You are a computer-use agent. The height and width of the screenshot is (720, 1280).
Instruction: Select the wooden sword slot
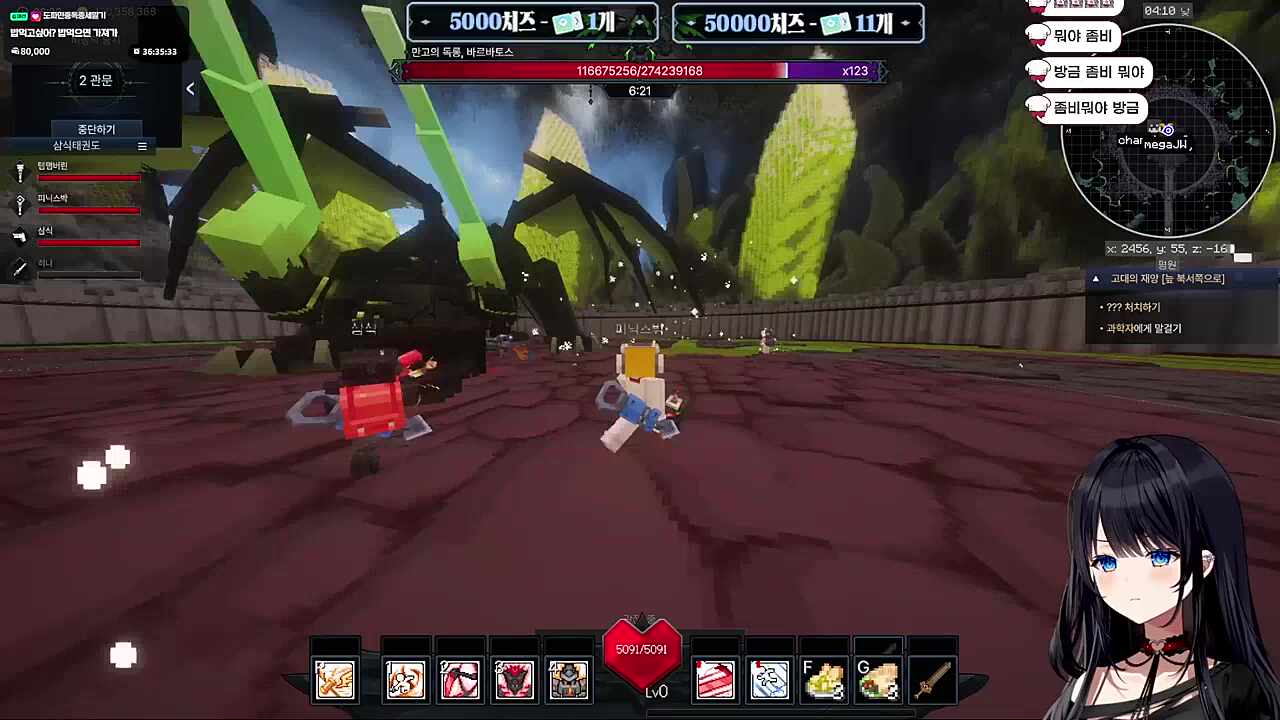tap(932, 680)
